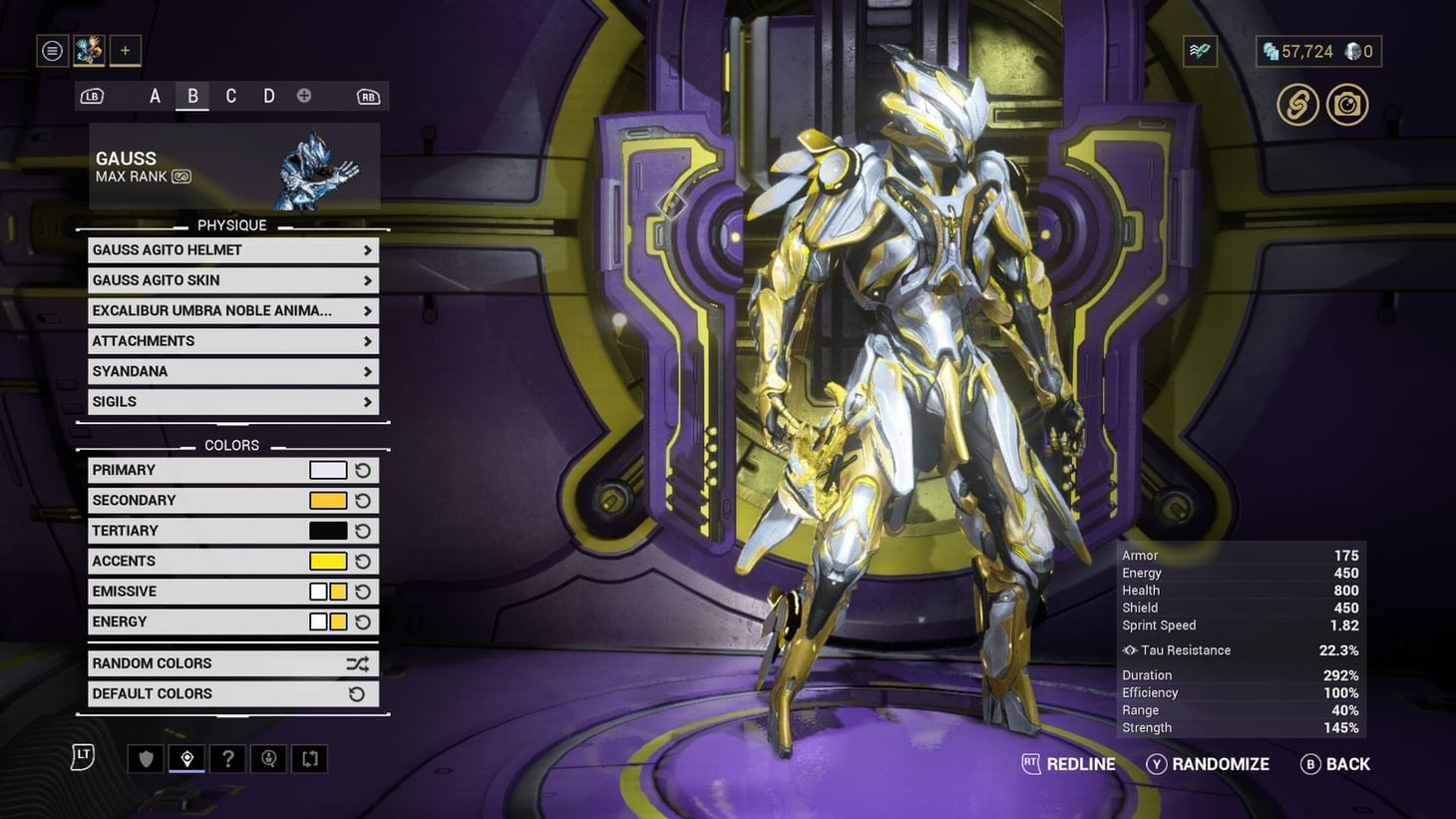Select the loop arrows icon in toolbar
Screen dimensions: 1456x819
(309, 758)
